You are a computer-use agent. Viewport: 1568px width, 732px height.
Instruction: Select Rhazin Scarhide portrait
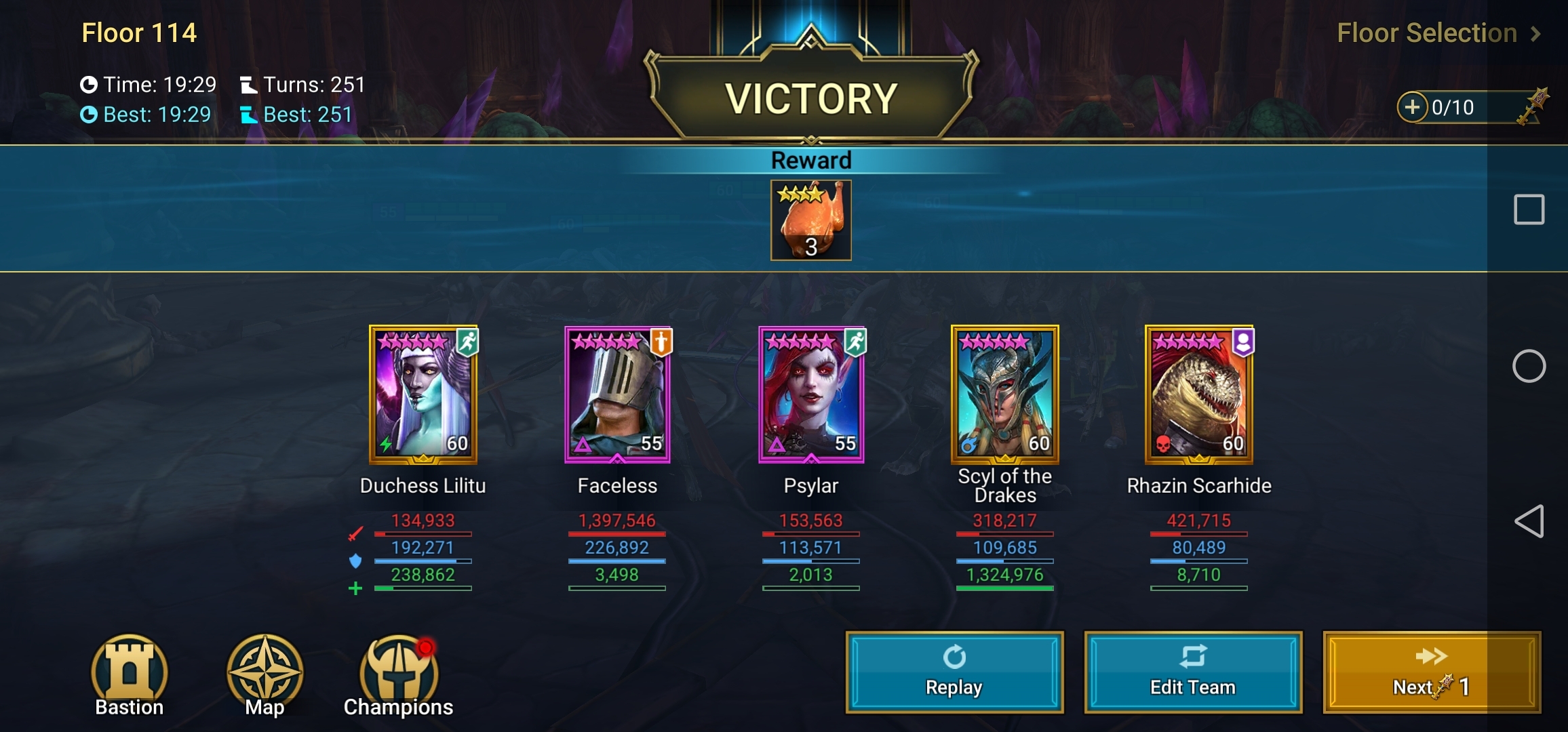pyautogui.click(x=1199, y=394)
